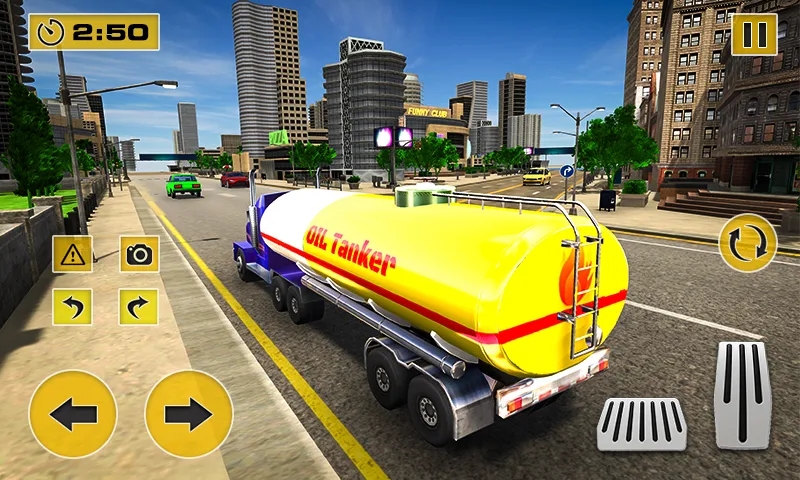Steer the truck left with the arrow
Screen dimensions: 800x480
coord(73,414)
